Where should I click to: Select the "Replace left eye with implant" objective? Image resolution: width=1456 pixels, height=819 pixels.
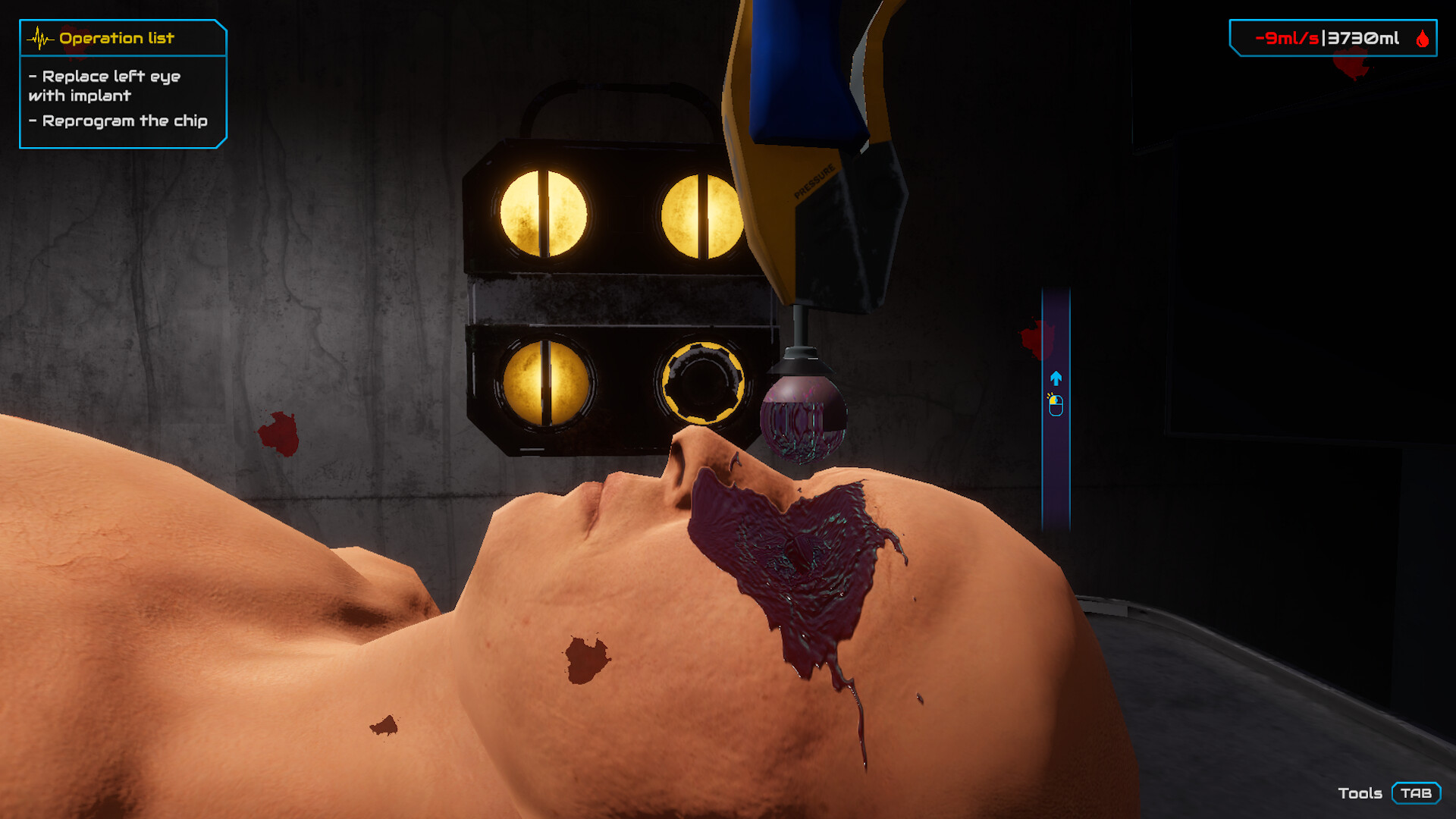pyautogui.click(x=105, y=86)
